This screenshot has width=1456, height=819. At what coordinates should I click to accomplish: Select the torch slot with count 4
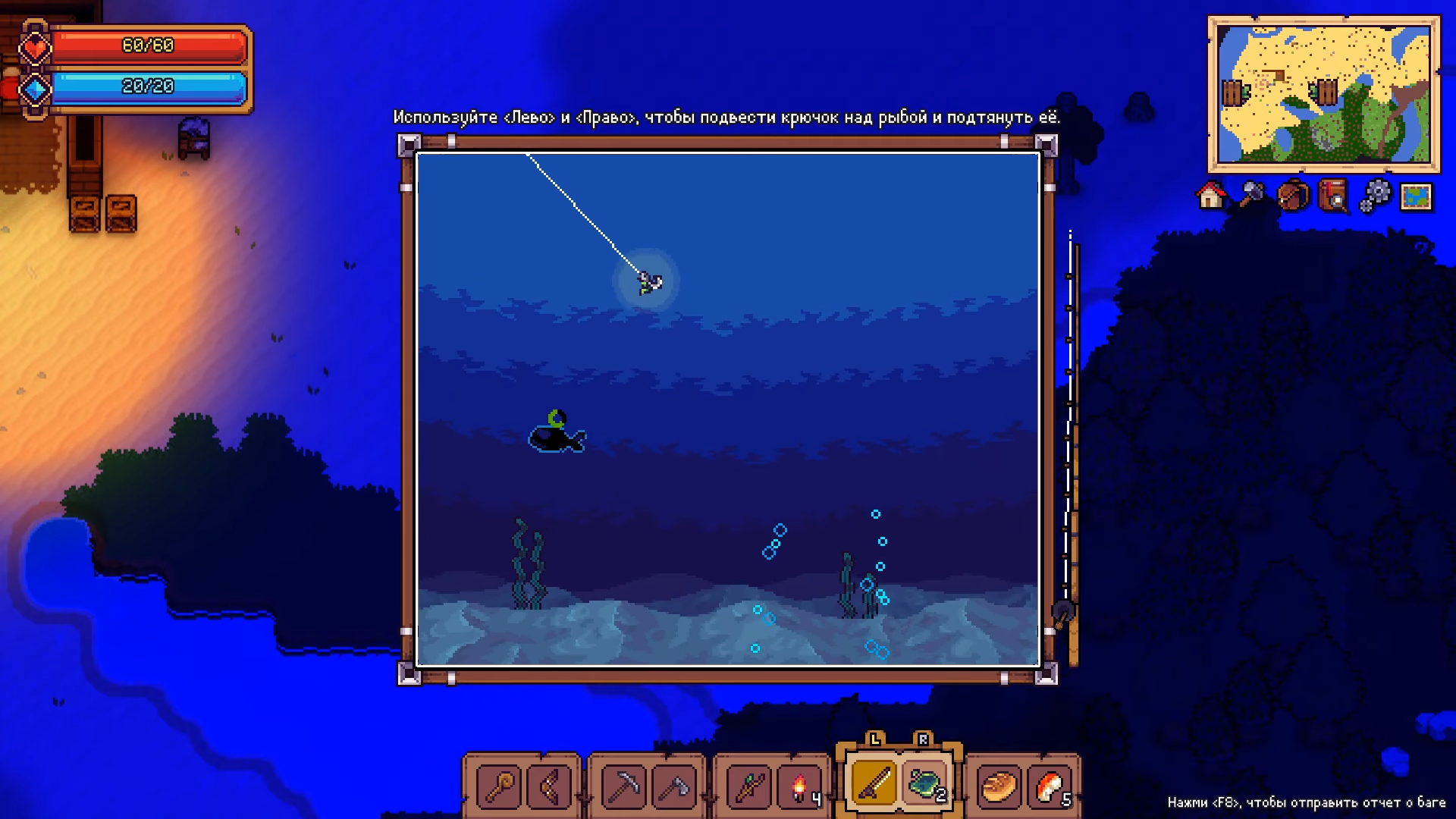(x=799, y=786)
